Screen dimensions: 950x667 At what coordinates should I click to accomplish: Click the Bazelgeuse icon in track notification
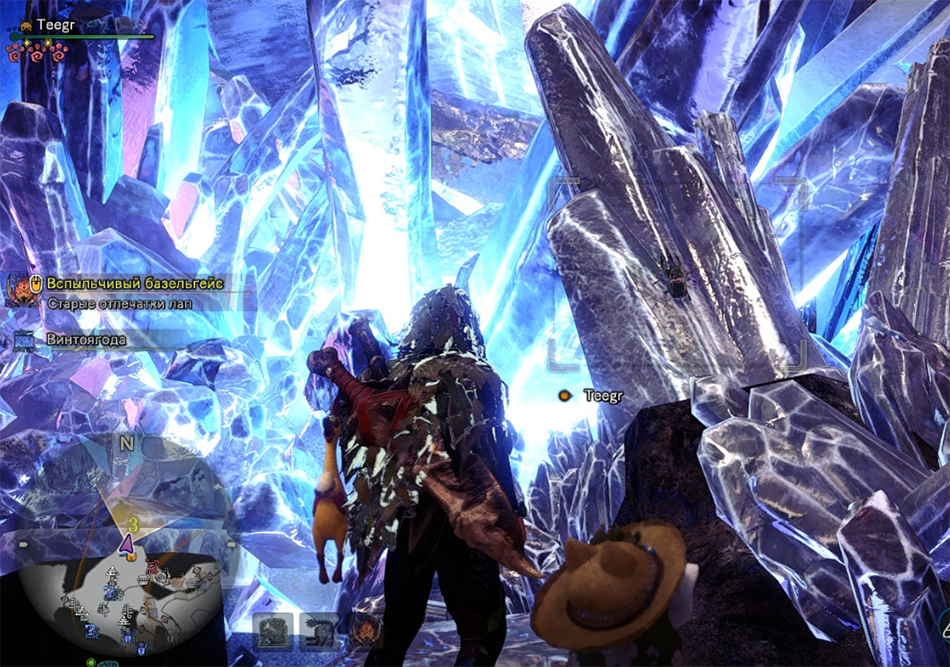coord(19,289)
